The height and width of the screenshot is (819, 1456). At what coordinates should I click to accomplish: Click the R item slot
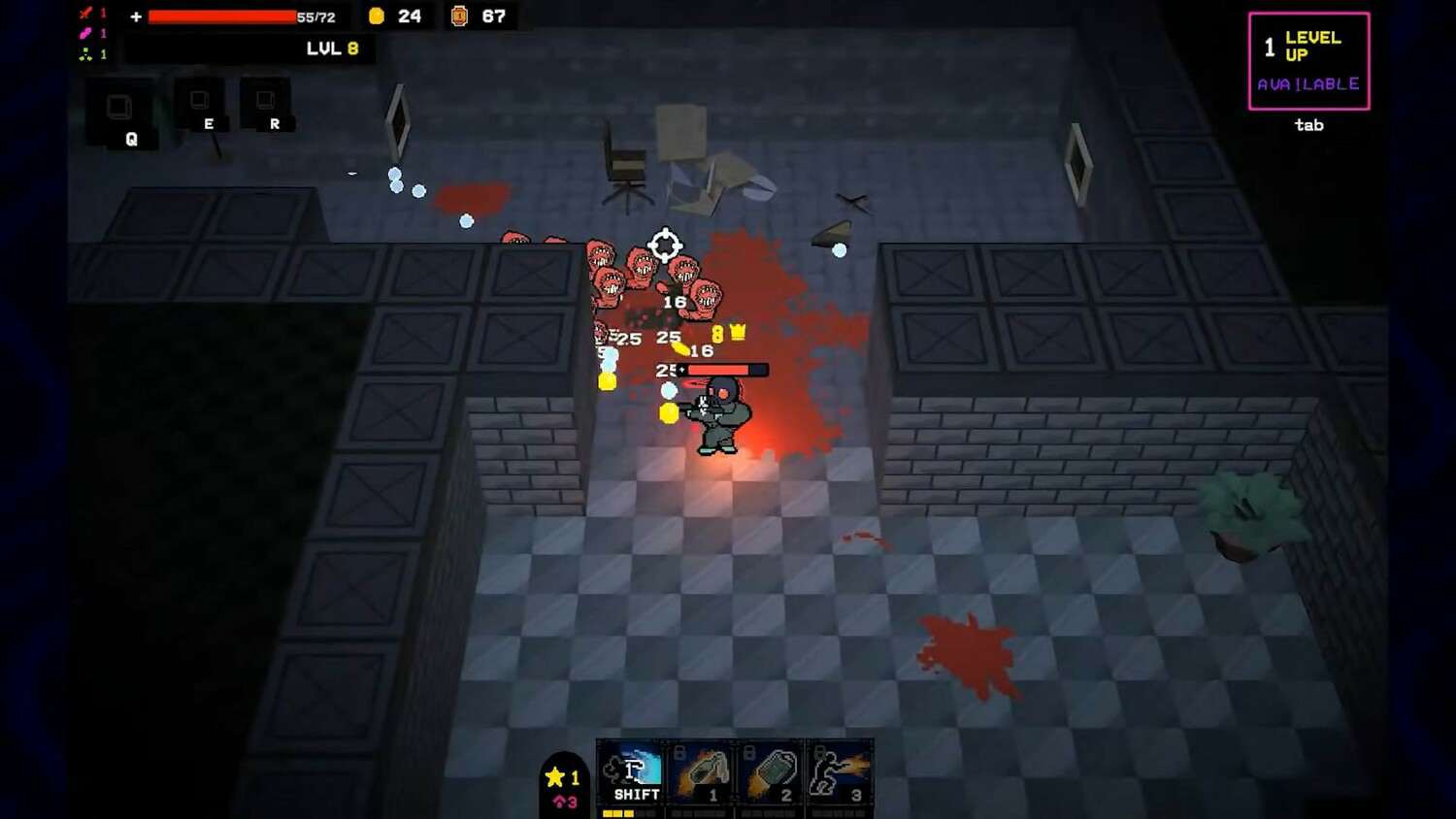click(265, 103)
